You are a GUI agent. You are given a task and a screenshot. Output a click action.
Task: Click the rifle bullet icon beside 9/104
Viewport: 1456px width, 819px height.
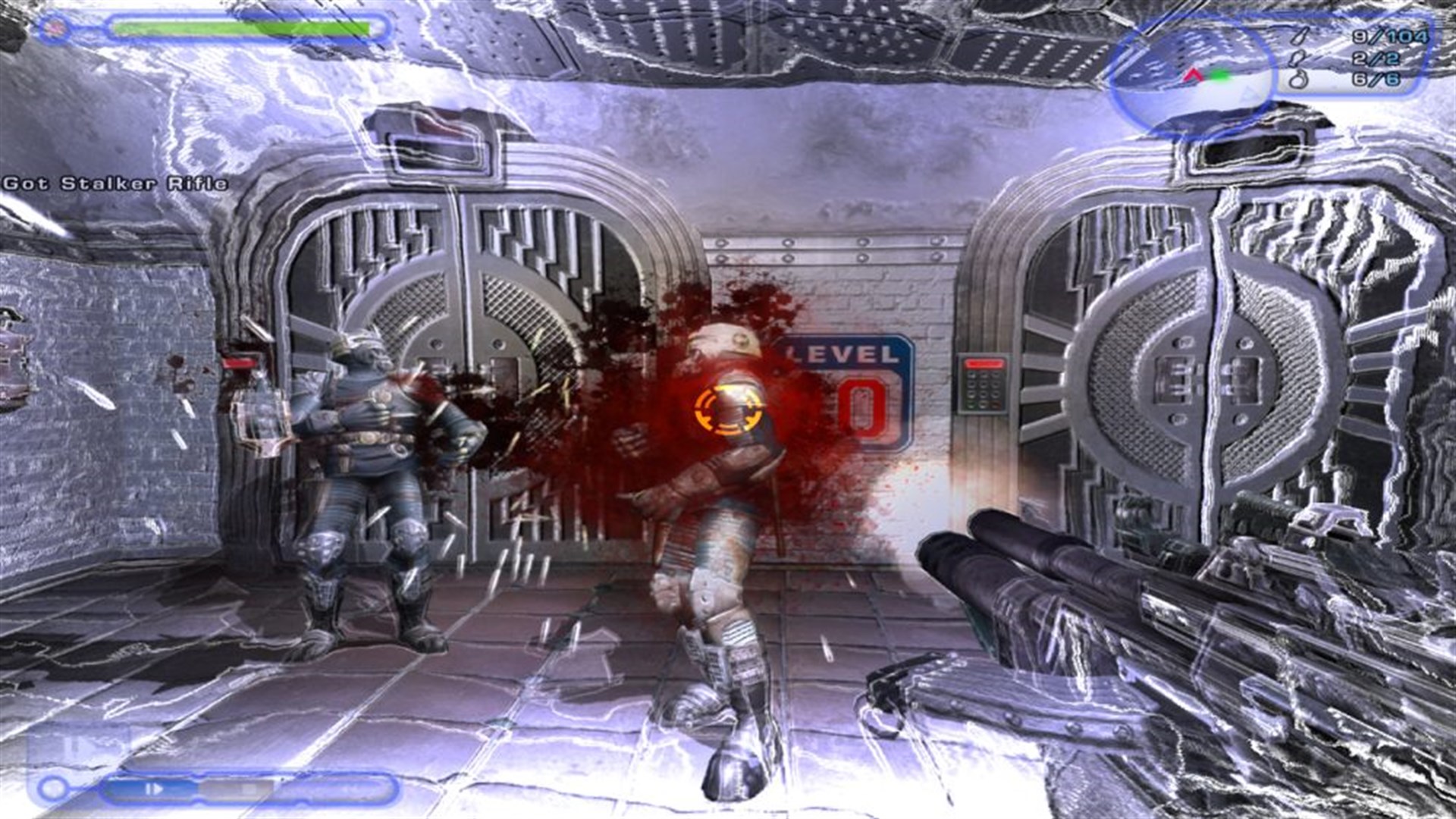click(x=1301, y=36)
